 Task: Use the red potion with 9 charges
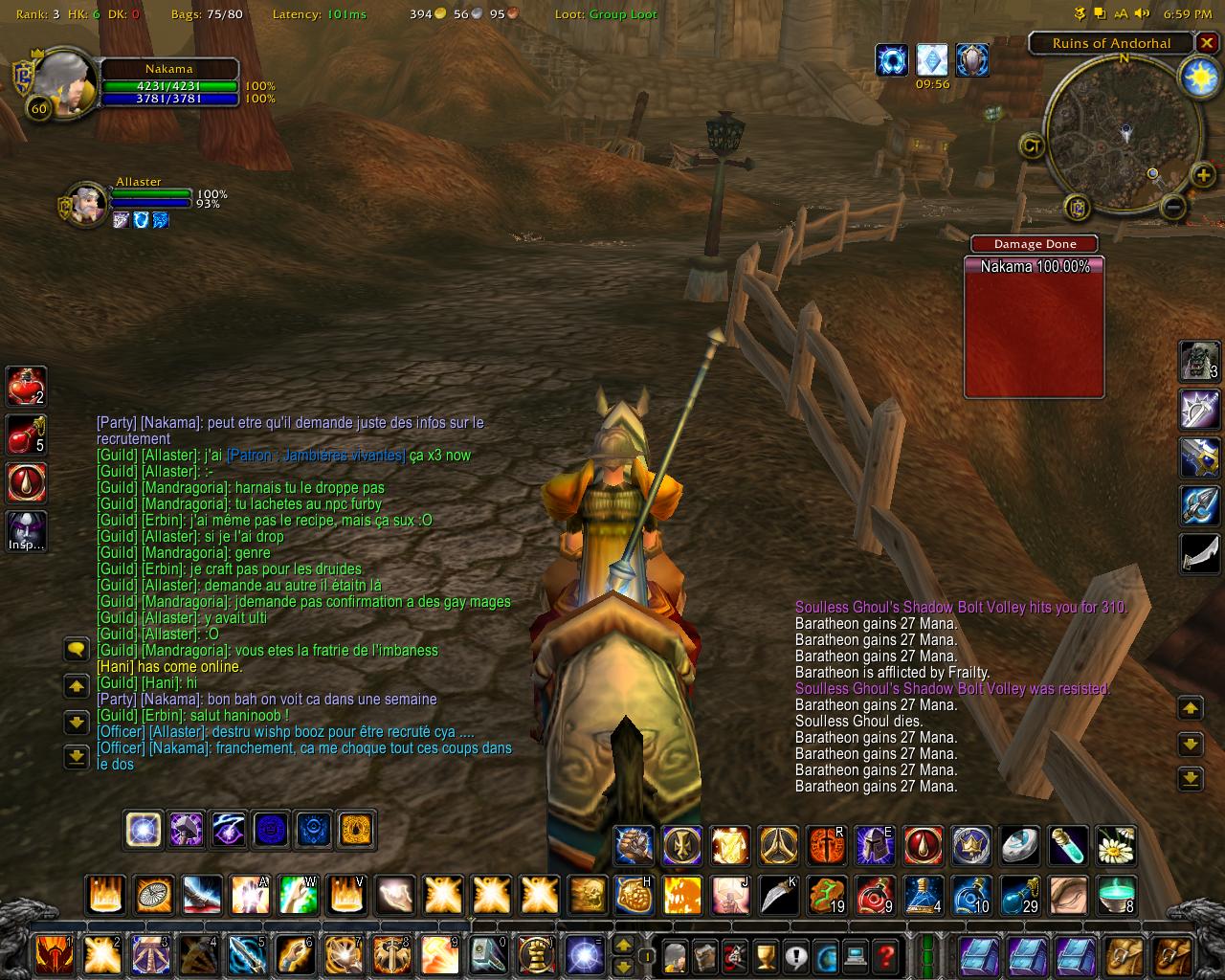(x=874, y=895)
